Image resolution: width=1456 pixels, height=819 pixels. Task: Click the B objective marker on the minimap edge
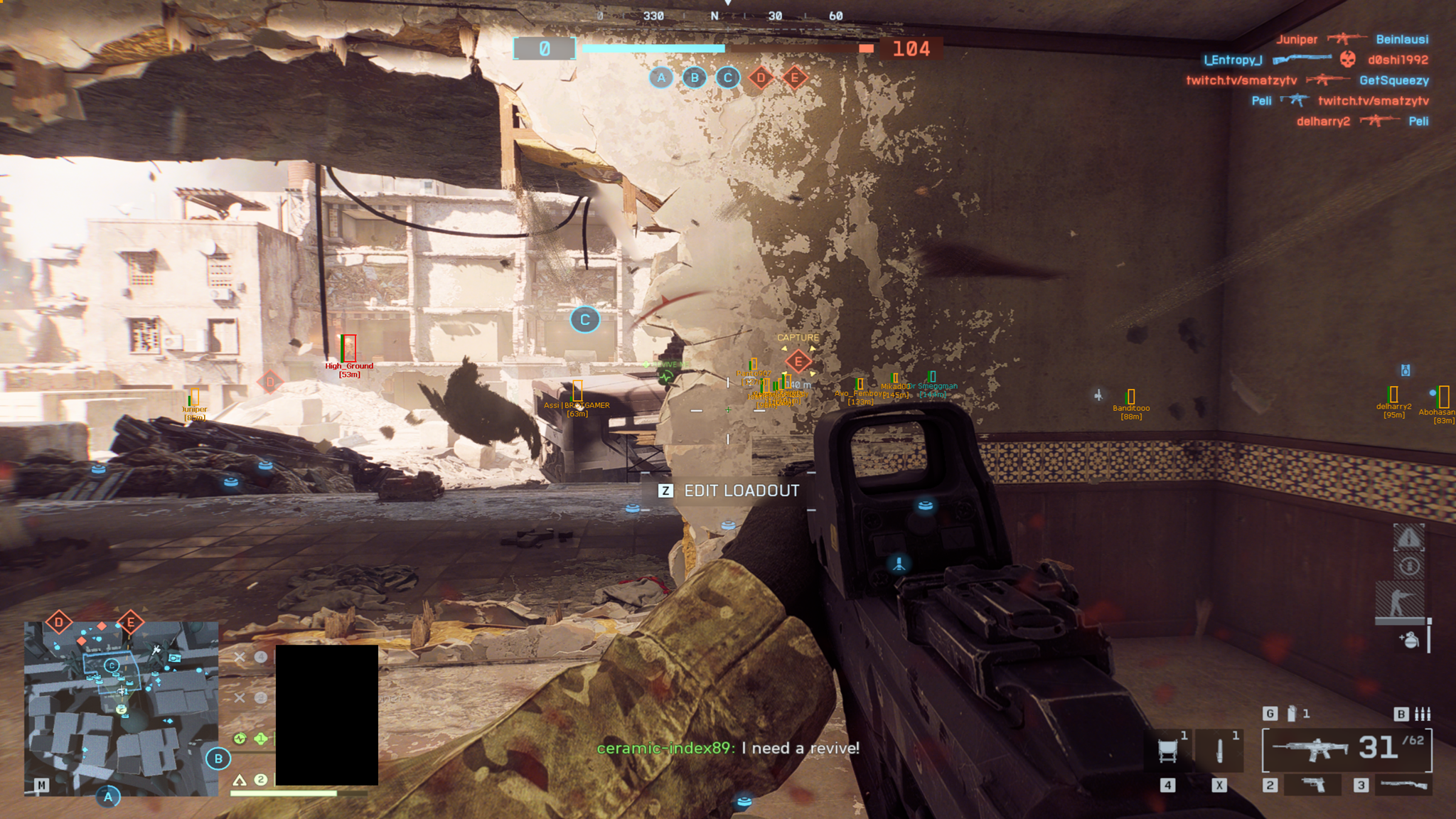click(x=218, y=759)
